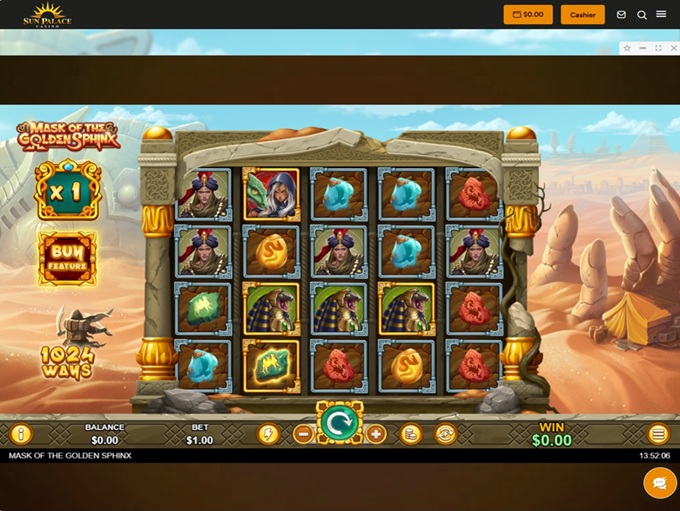Decrease the bet with the minus button

pyautogui.click(x=303, y=434)
